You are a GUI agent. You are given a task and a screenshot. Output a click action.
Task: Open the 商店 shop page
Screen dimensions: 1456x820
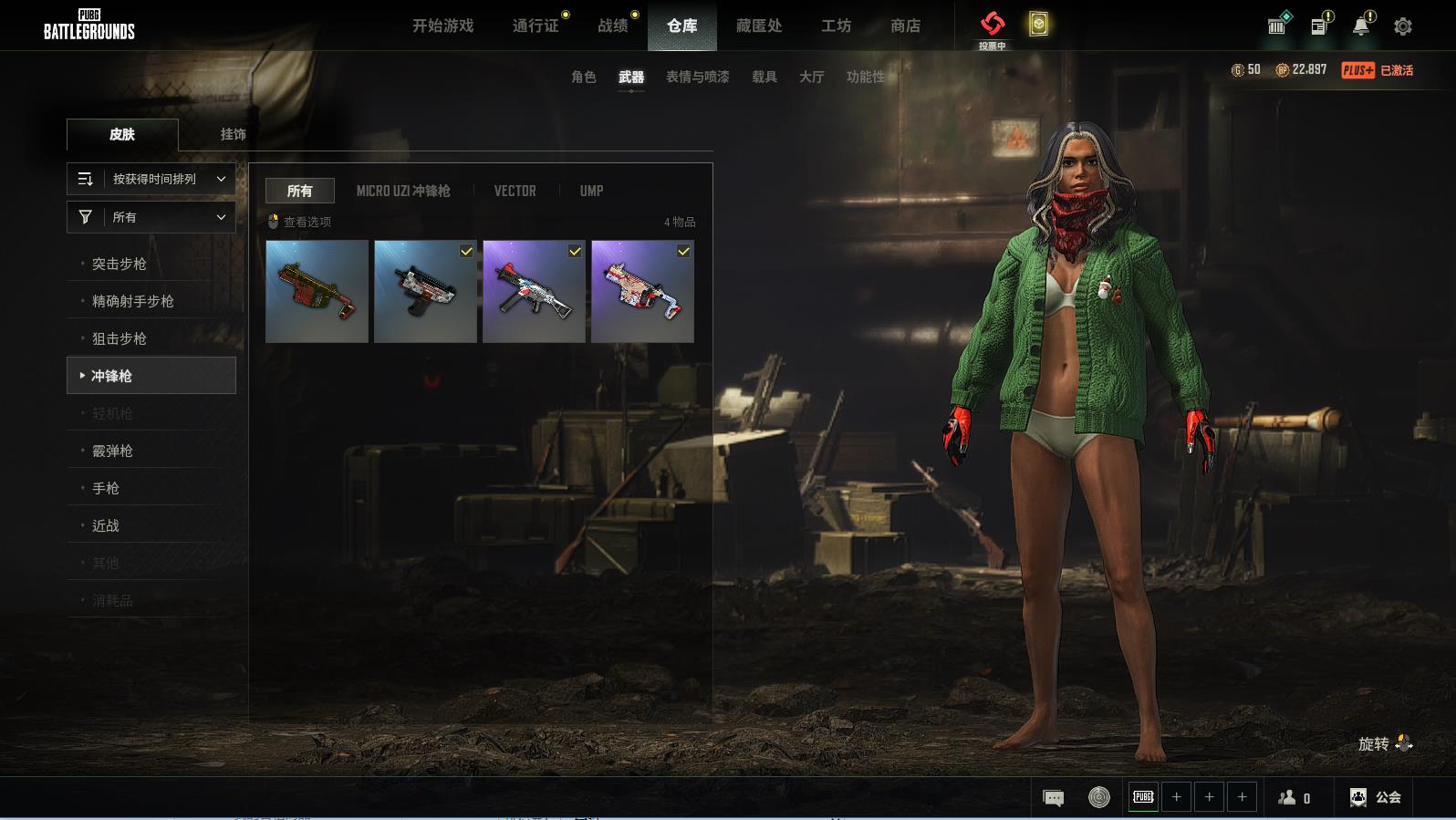(x=905, y=26)
